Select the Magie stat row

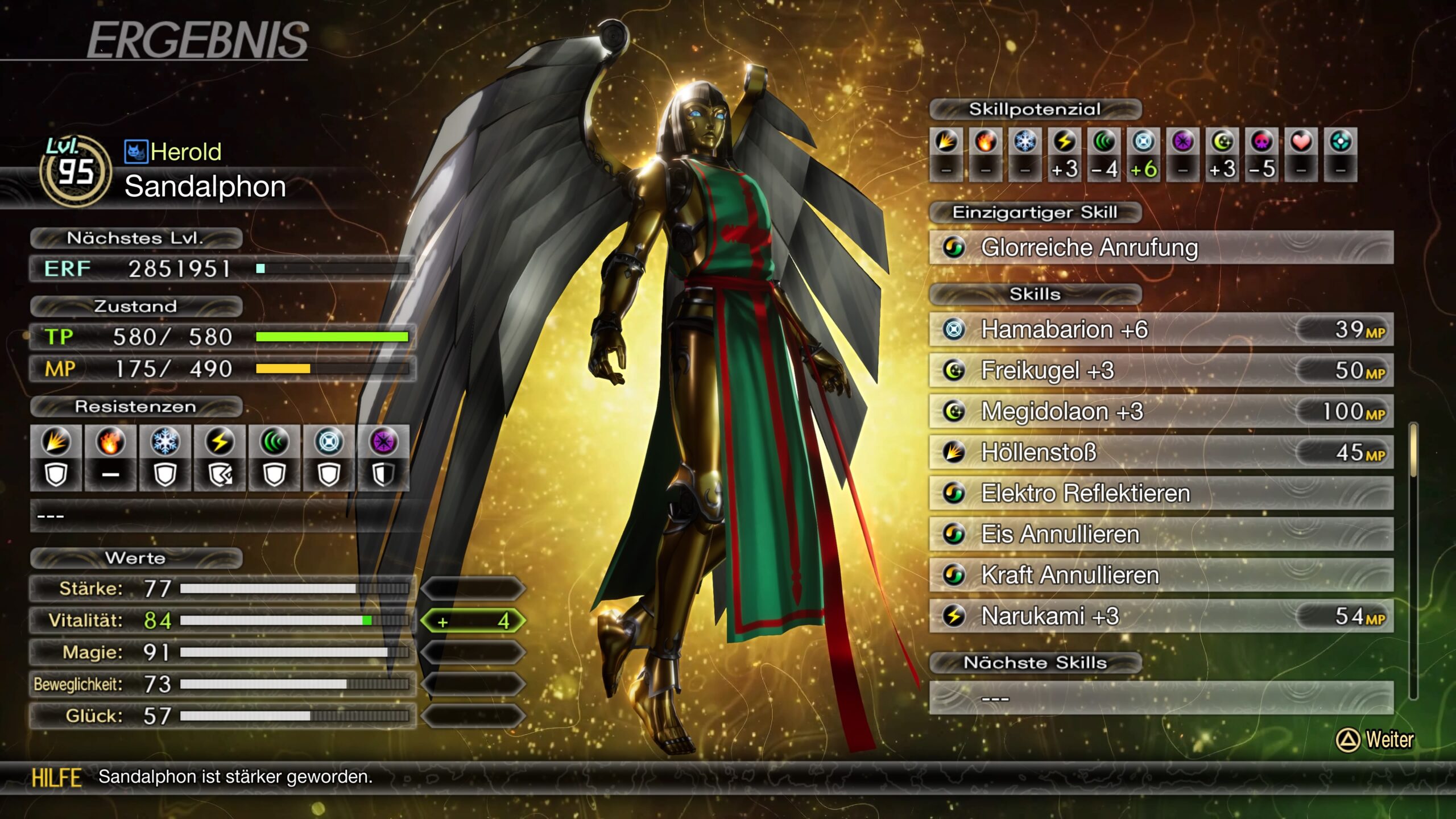(x=222, y=652)
